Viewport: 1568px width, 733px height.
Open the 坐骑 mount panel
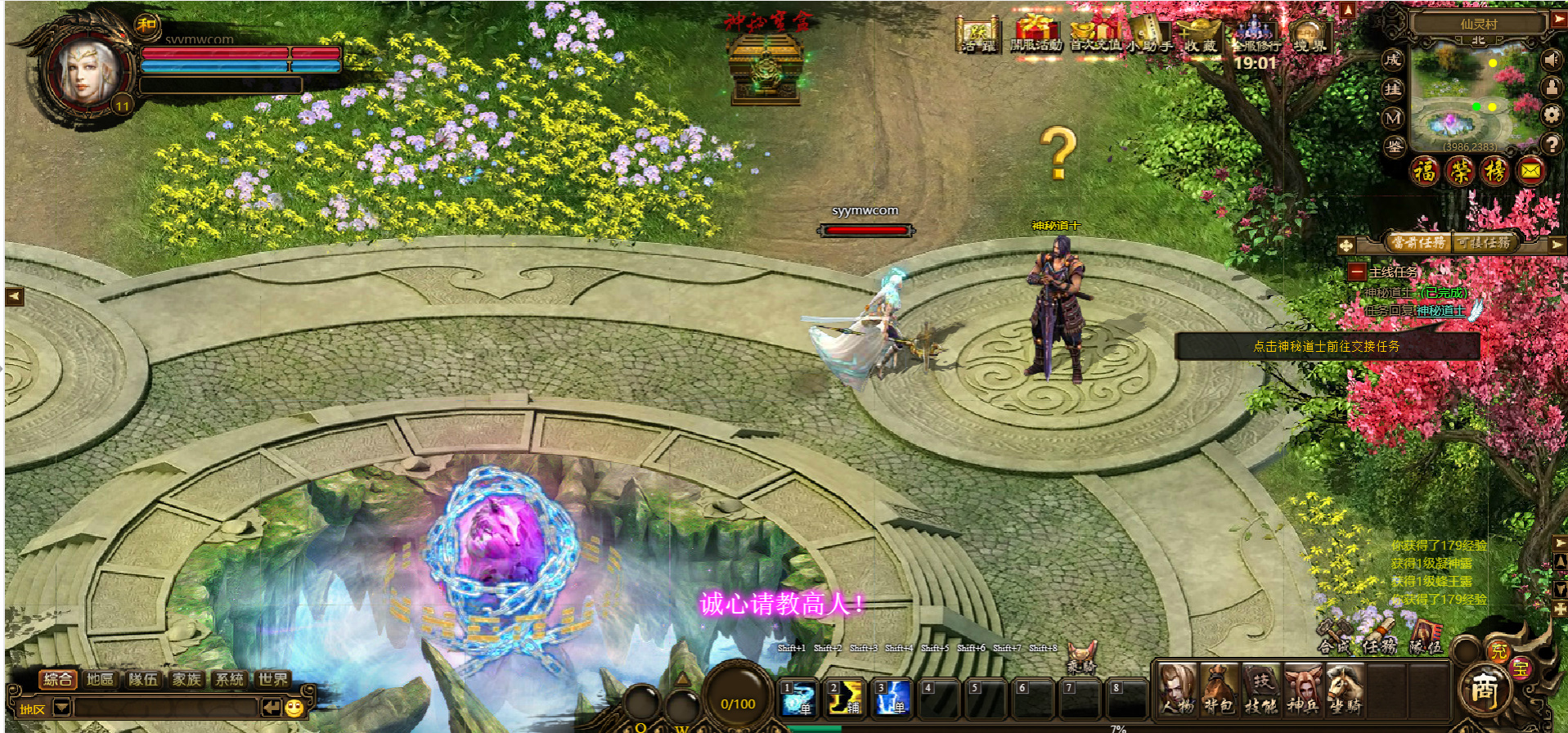(x=1344, y=690)
